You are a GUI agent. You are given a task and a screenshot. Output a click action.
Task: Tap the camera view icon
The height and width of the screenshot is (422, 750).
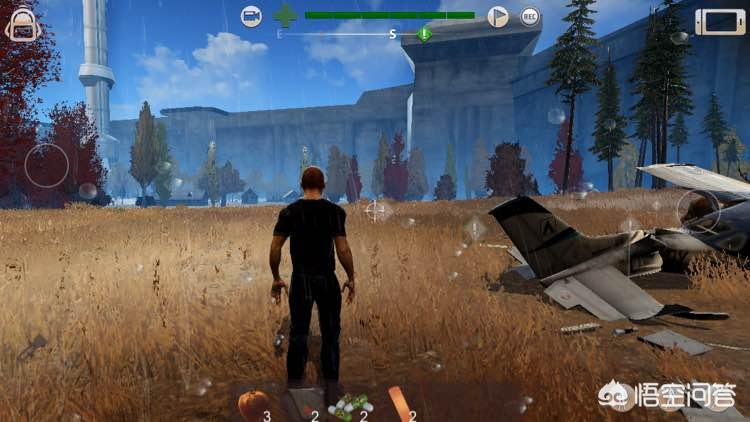[251, 16]
